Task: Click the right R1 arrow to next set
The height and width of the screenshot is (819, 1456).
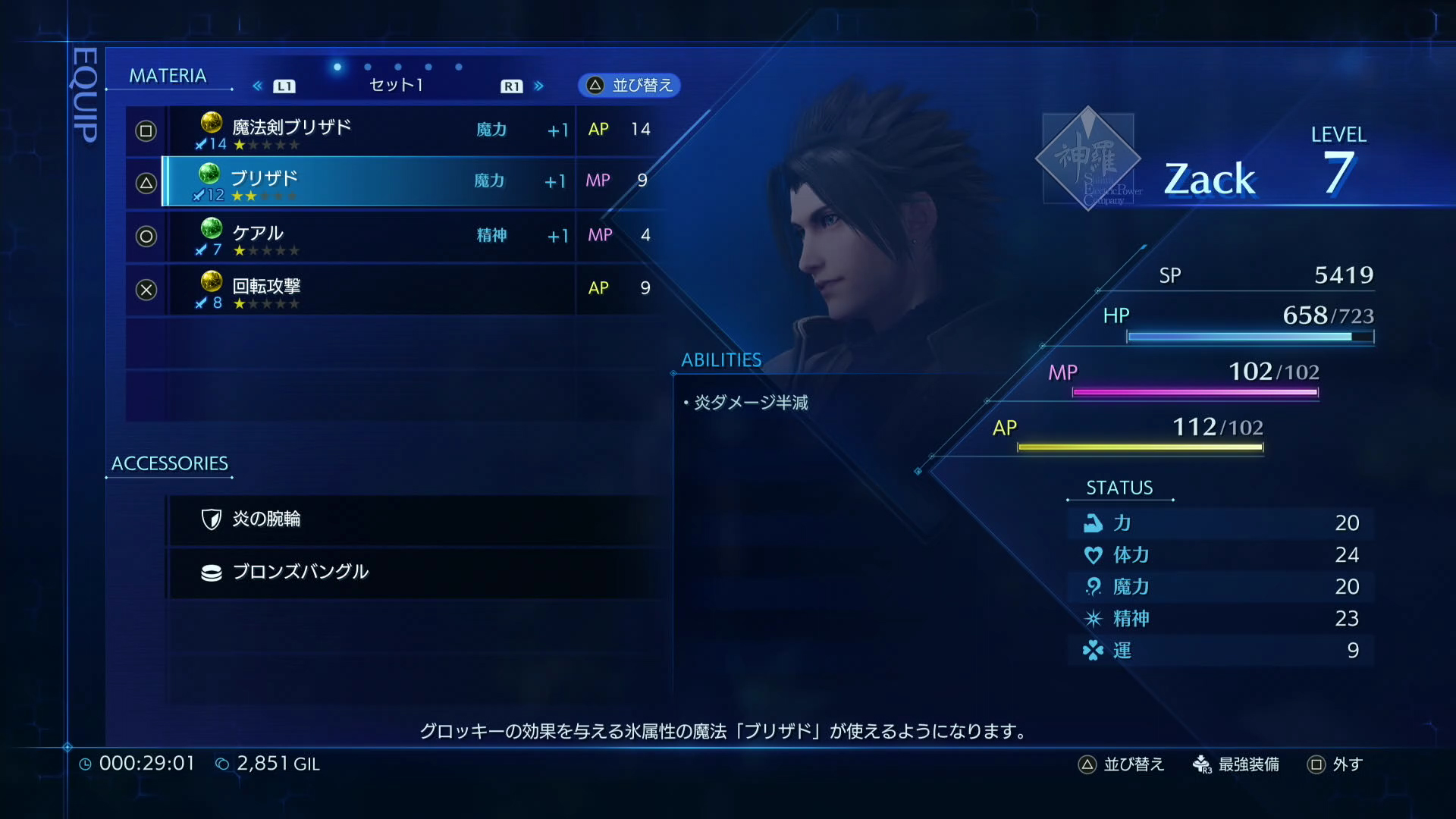Action: (539, 86)
